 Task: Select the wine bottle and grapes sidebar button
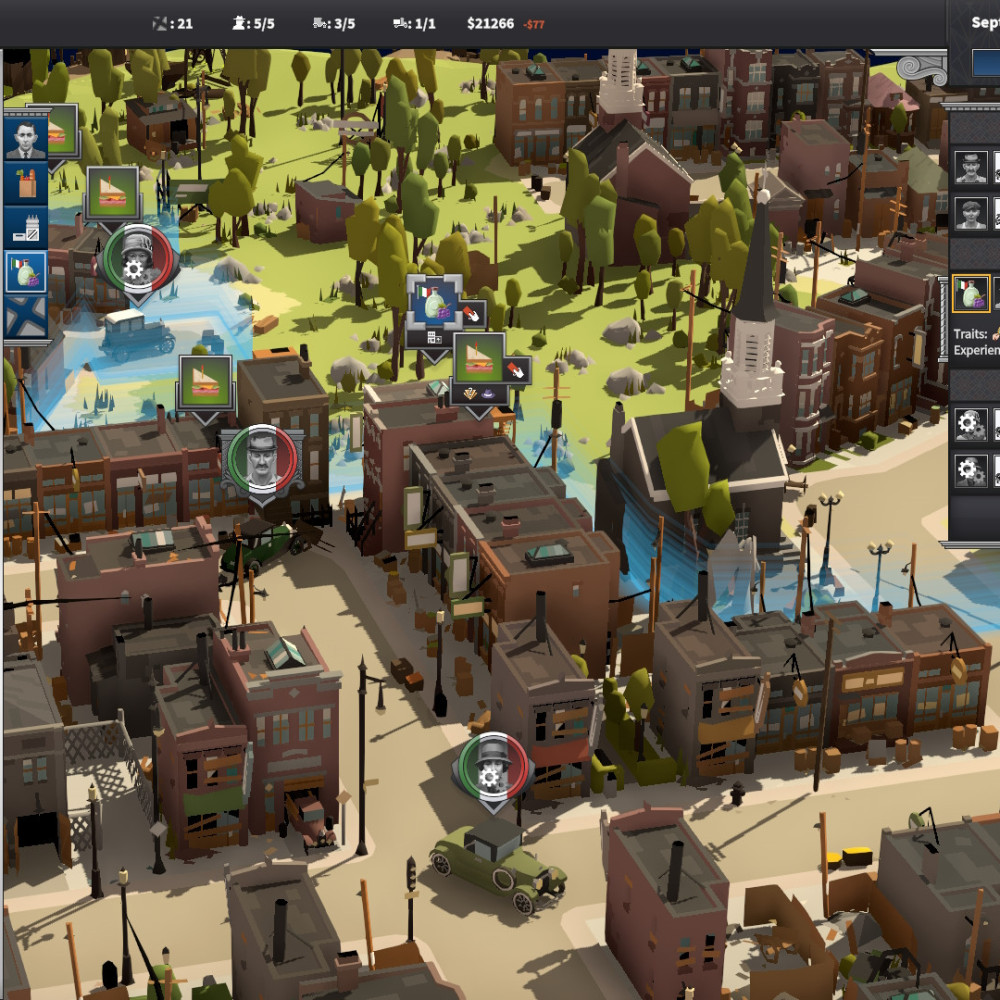tap(25, 272)
